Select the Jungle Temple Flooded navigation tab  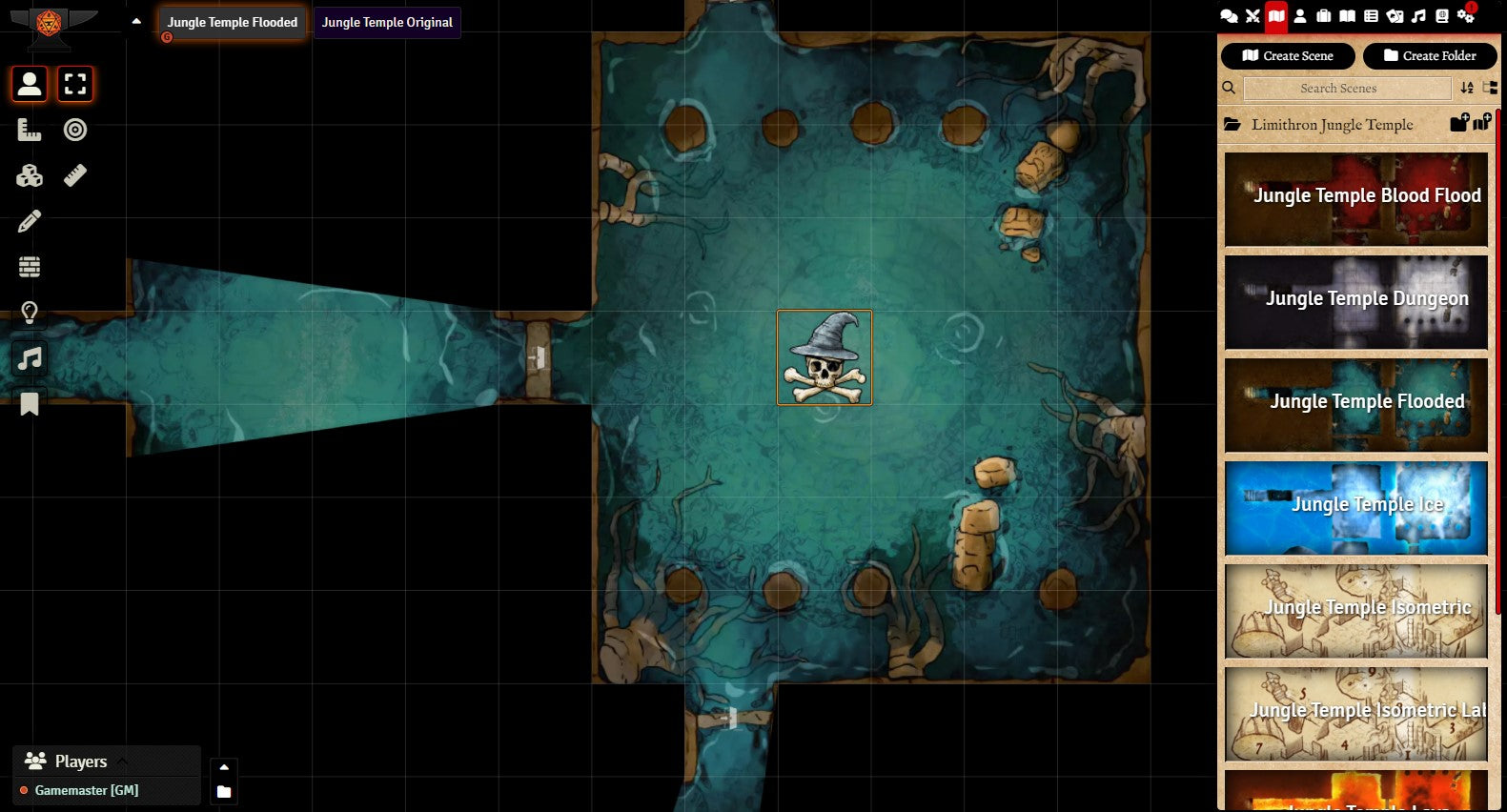pyautogui.click(x=233, y=22)
